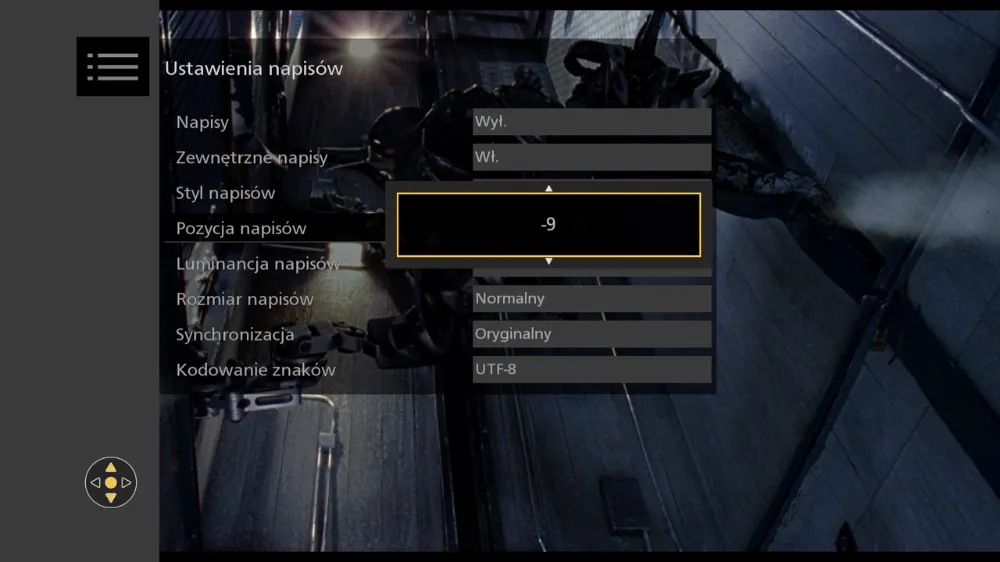Screen dimensions: 1000x562
Task: Increase subtitle position with the up arrow
Action: coord(548,188)
